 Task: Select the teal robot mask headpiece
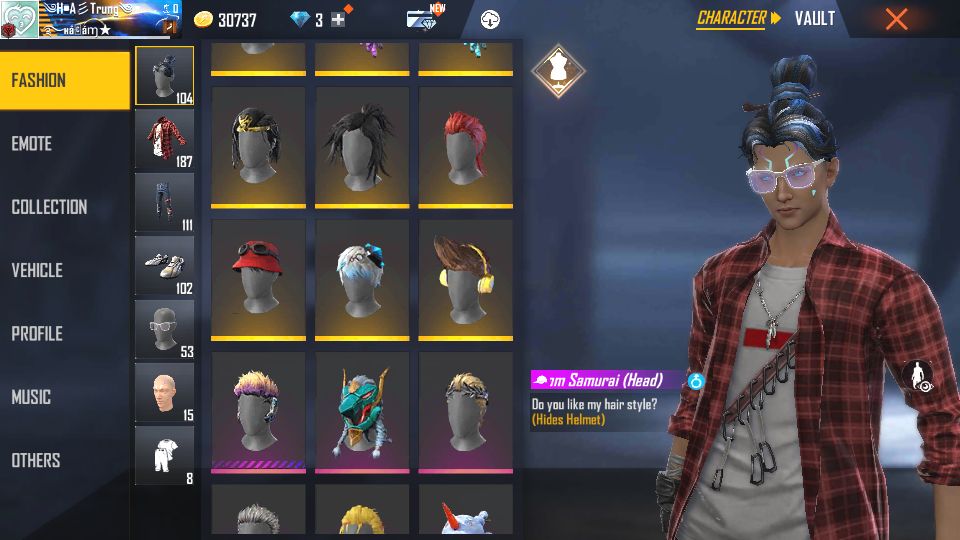coord(362,410)
